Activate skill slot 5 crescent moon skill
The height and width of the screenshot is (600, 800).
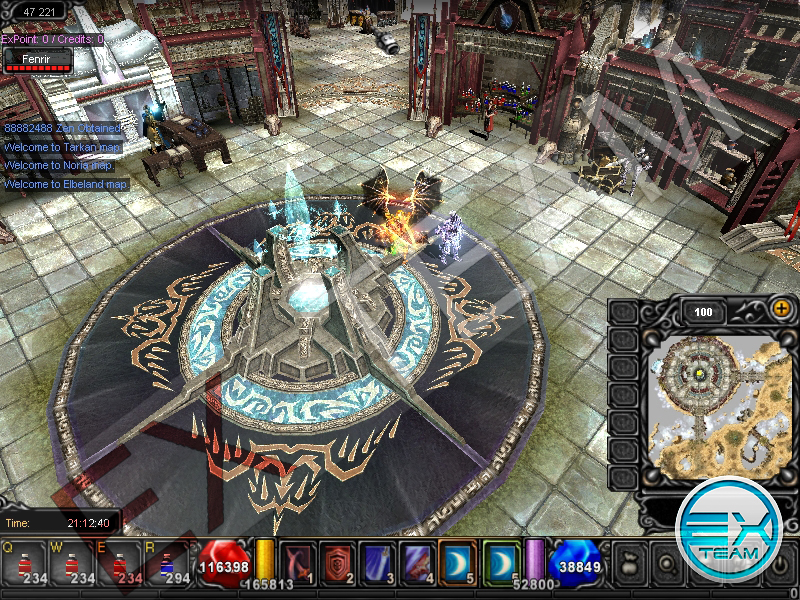(x=460, y=561)
